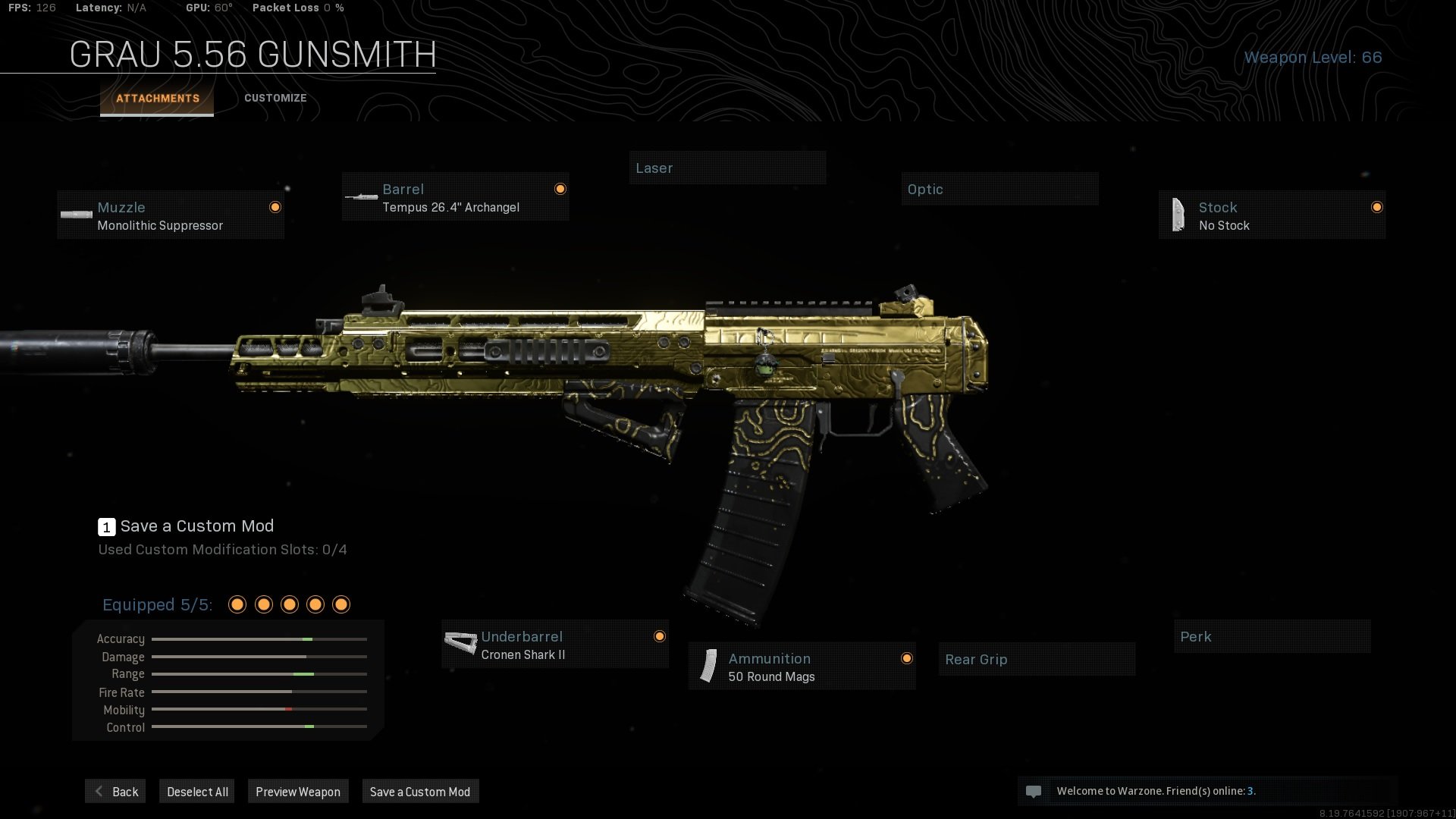Open the Laser attachment slot
Screen dimensions: 1456x819
tap(727, 168)
